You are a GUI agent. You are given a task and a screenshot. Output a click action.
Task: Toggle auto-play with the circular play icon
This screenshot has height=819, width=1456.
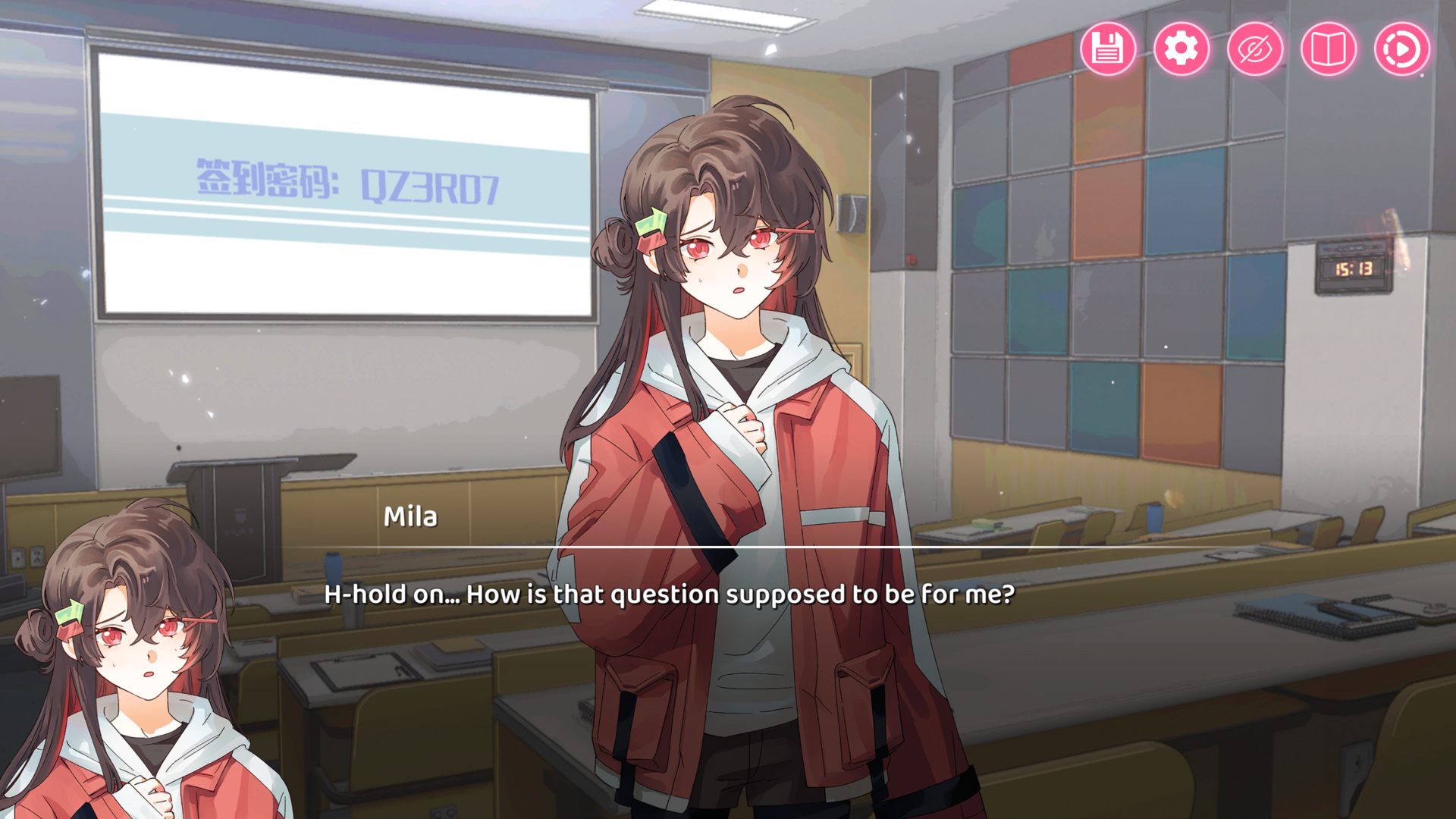click(x=1401, y=49)
